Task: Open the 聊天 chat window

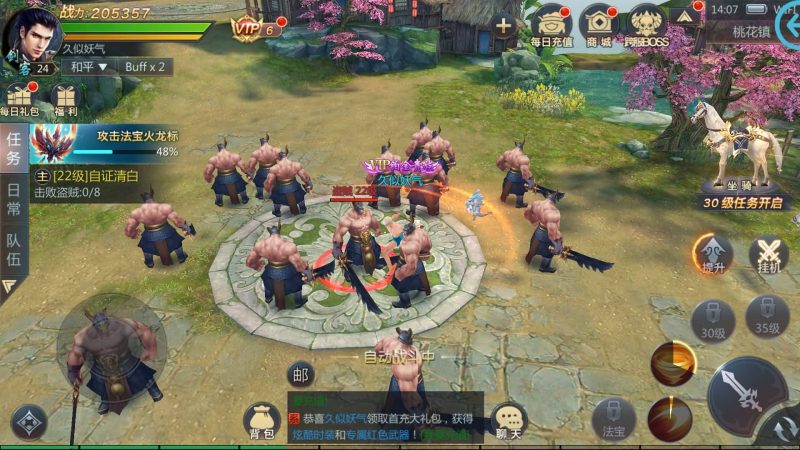Action: (x=510, y=422)
